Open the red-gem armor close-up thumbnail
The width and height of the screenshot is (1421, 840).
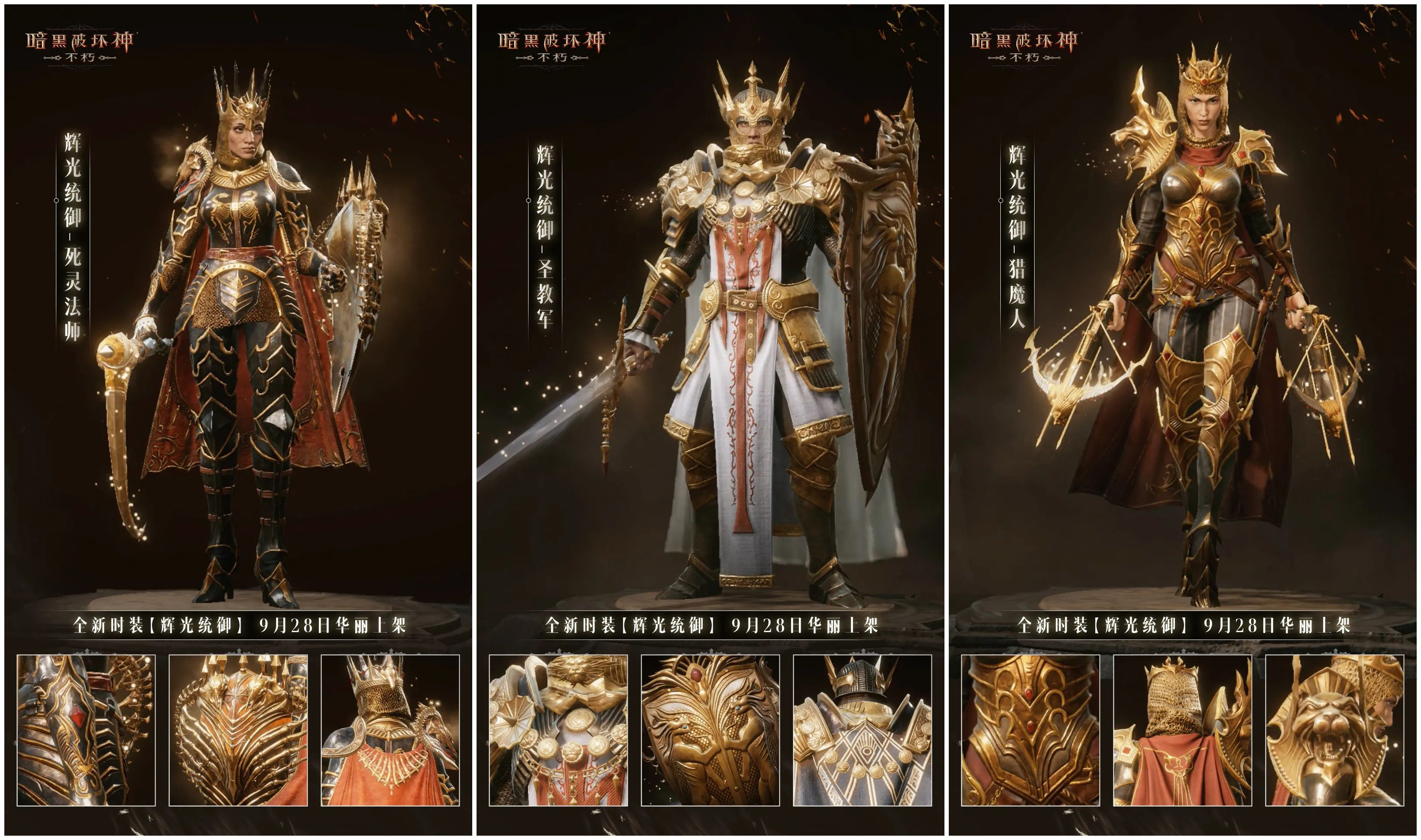[x=86, y=730]
